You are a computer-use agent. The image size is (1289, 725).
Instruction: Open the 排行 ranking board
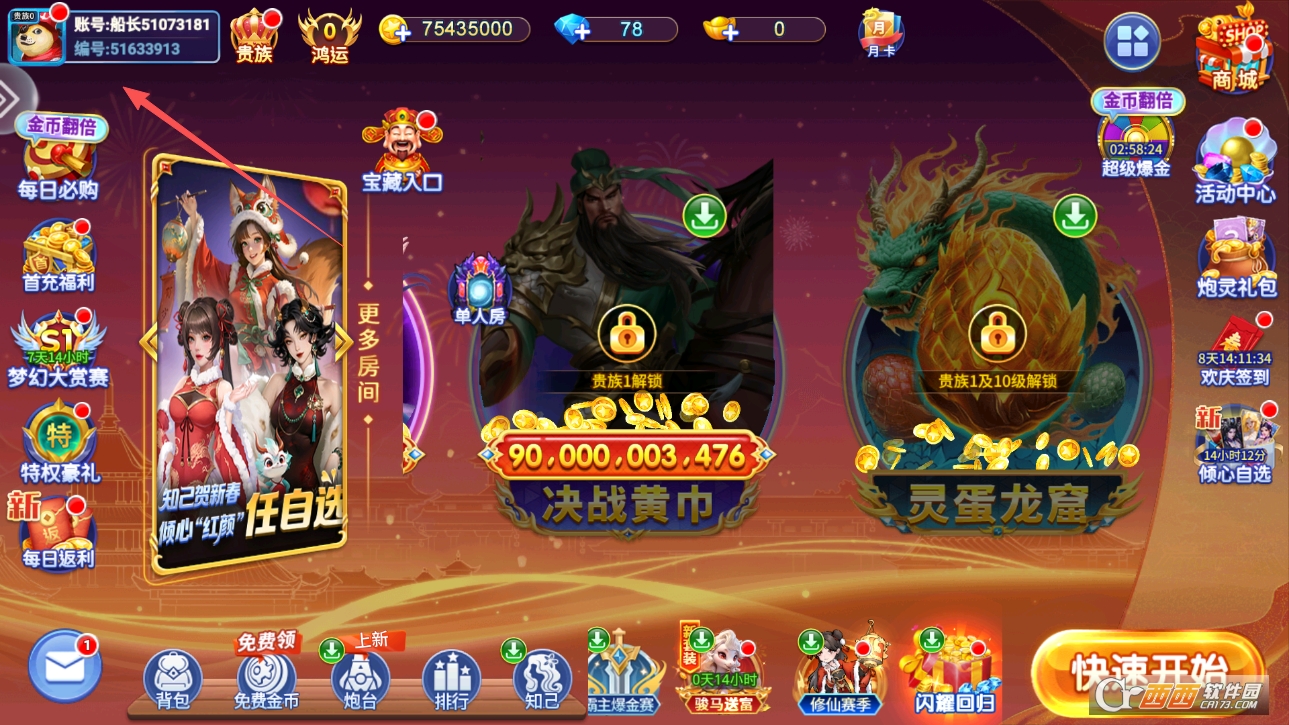(x=452, y=678)
